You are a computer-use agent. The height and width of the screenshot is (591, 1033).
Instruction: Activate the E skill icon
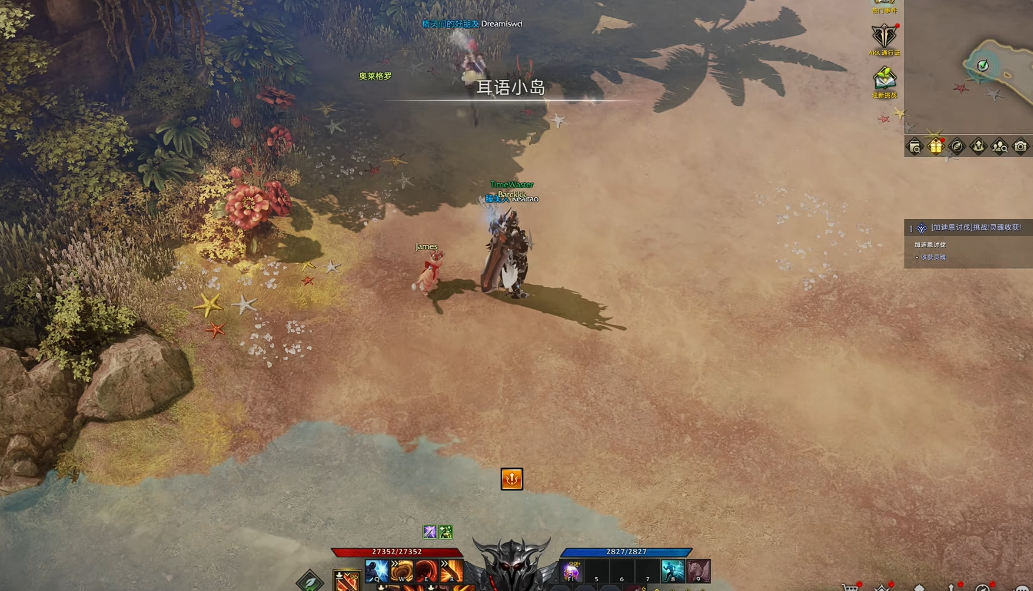click(x=427, y=571)
